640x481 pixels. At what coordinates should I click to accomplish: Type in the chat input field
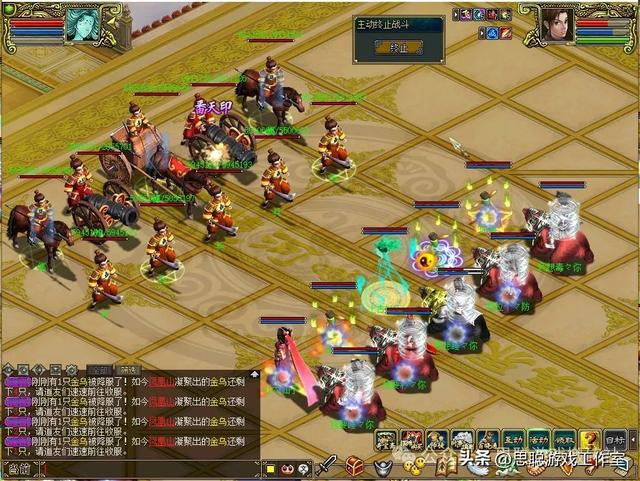click(150, 468)
